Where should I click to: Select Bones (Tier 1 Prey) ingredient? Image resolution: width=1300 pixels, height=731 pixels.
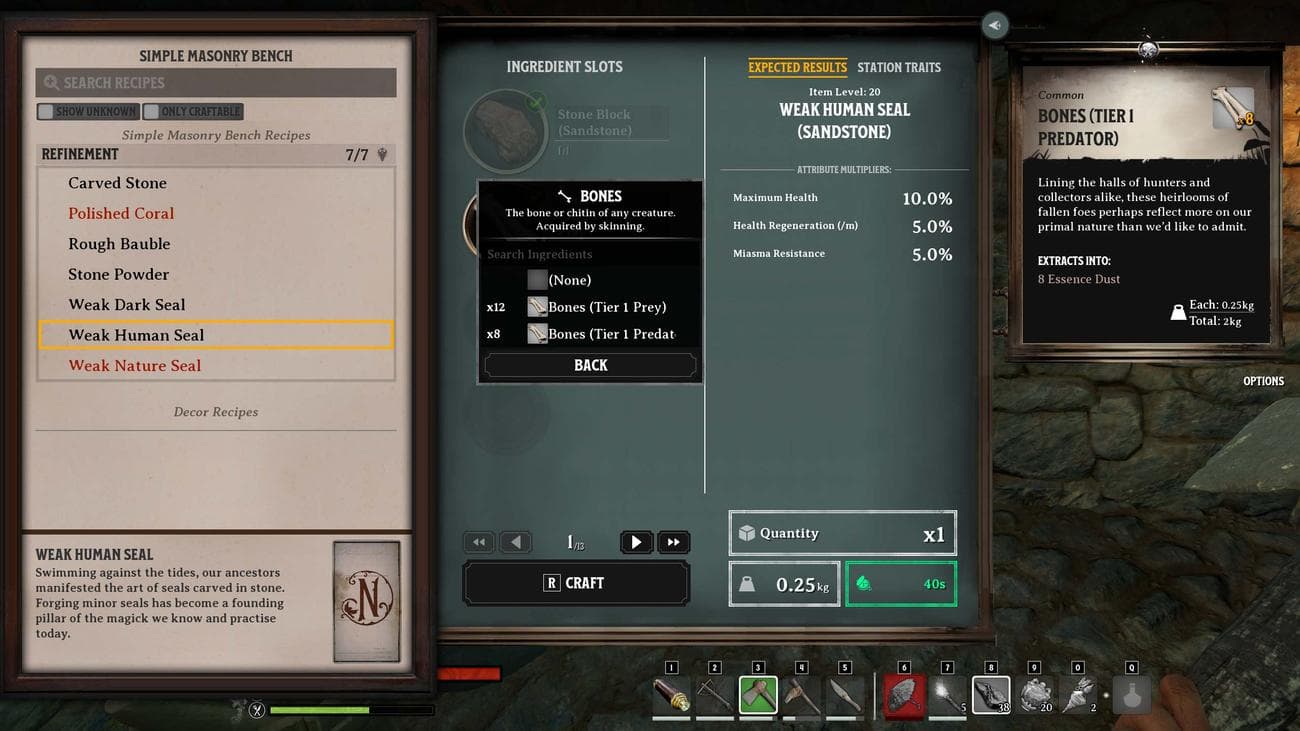pyautogui.click(x=606, y=307)
